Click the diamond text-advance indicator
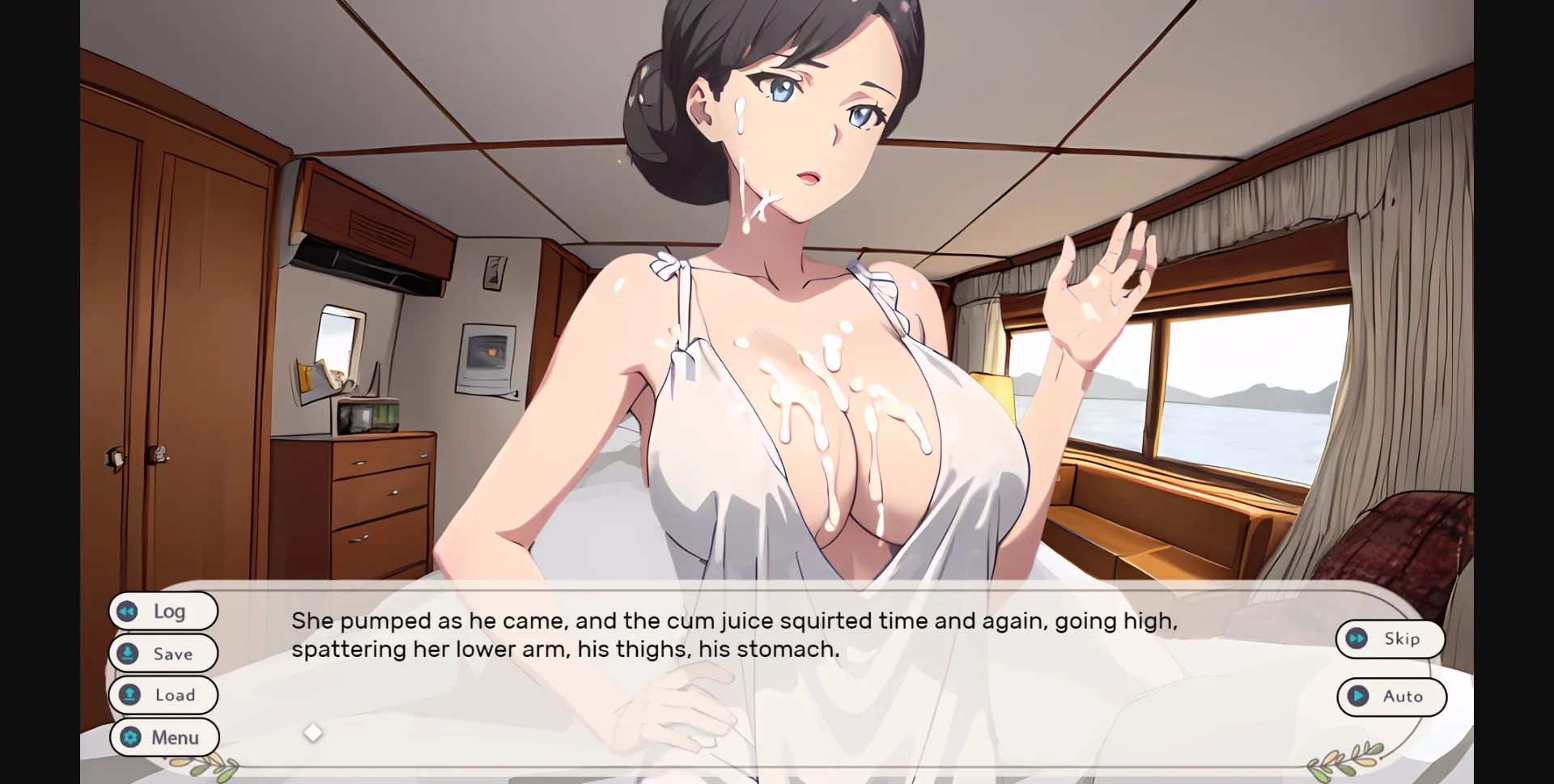Viewport: 1554px width, 784px height. click(313, 732)
